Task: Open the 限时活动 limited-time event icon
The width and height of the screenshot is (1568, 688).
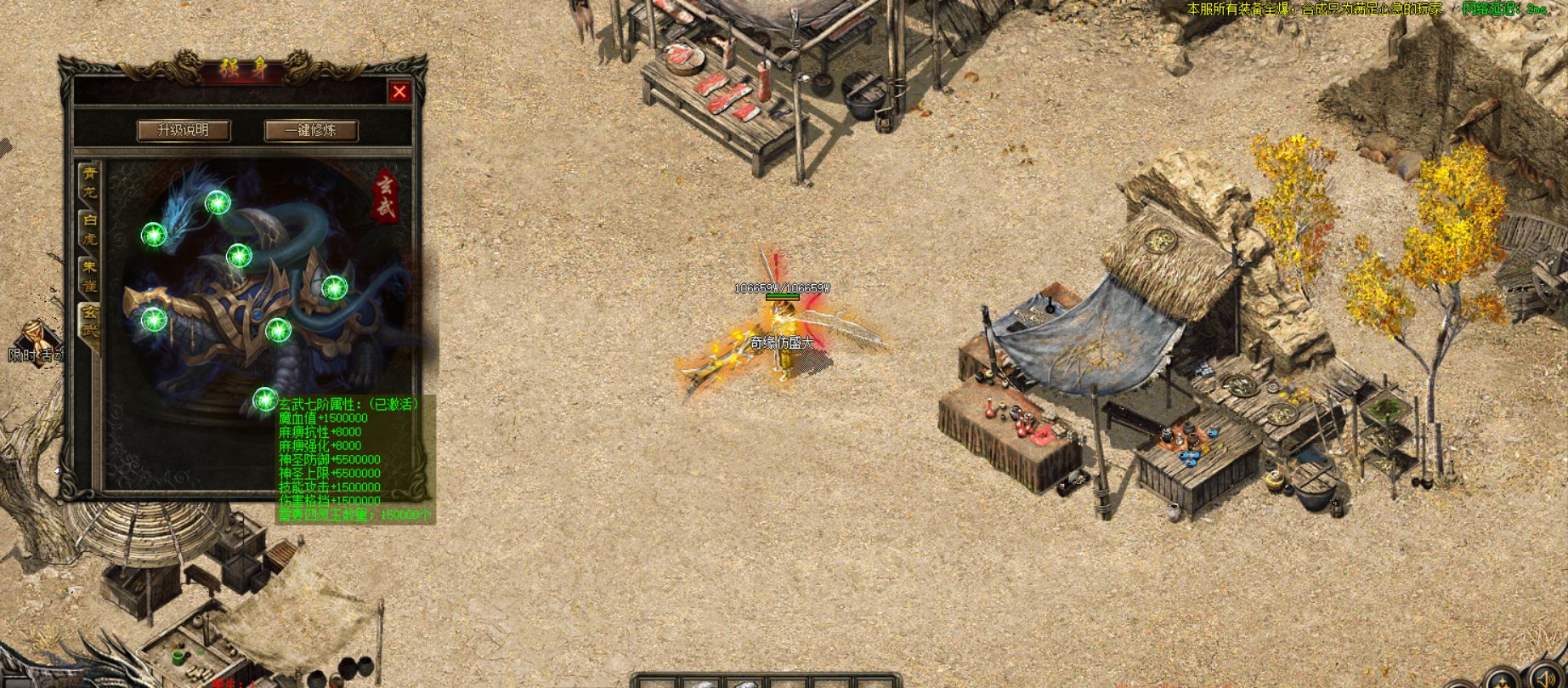Action: (x=34, y=342)
